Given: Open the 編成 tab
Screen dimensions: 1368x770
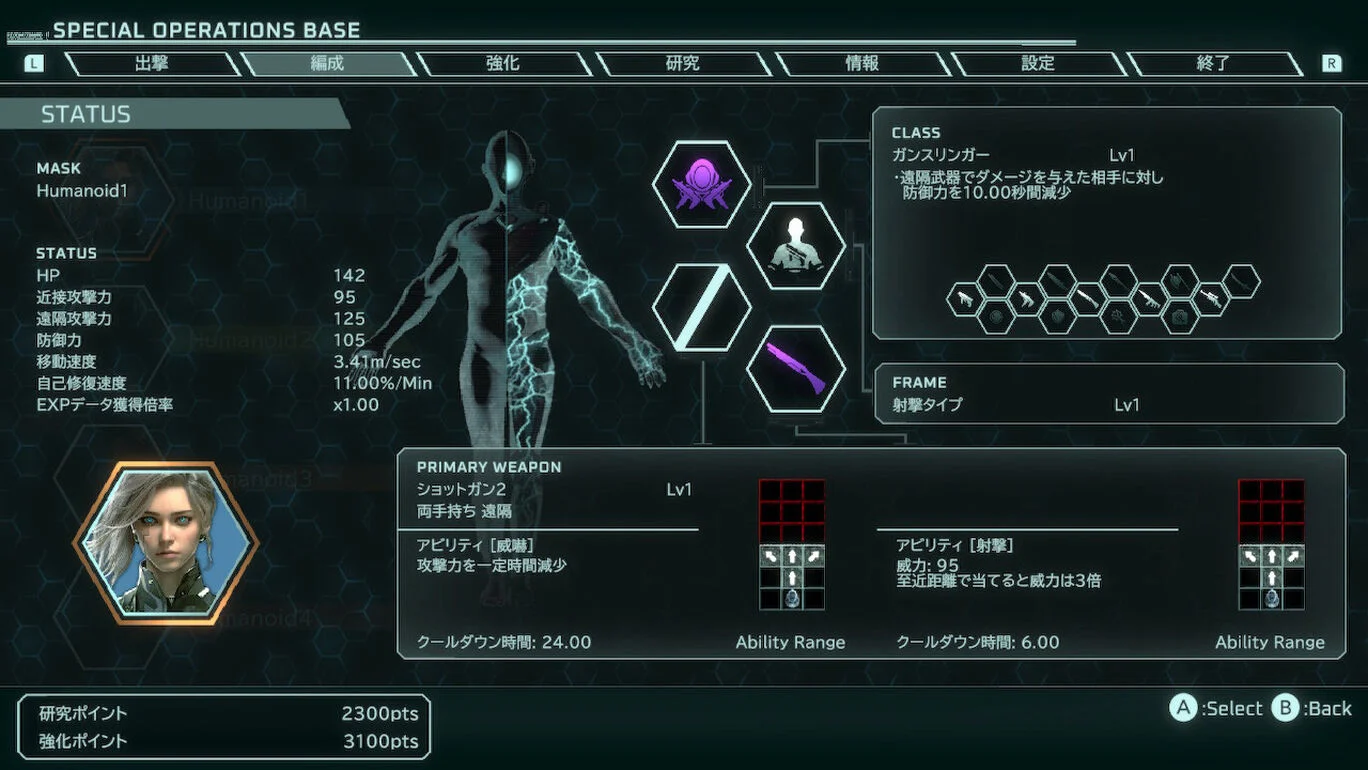Looking at the screenshot, I should pyautogui.click(x=327, y=63).
